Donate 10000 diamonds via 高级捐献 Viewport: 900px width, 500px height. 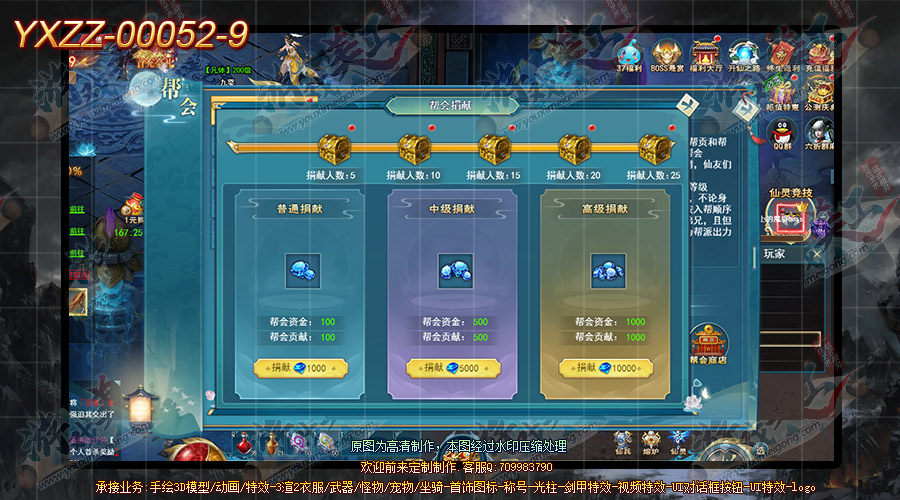(x=608, y=368)
